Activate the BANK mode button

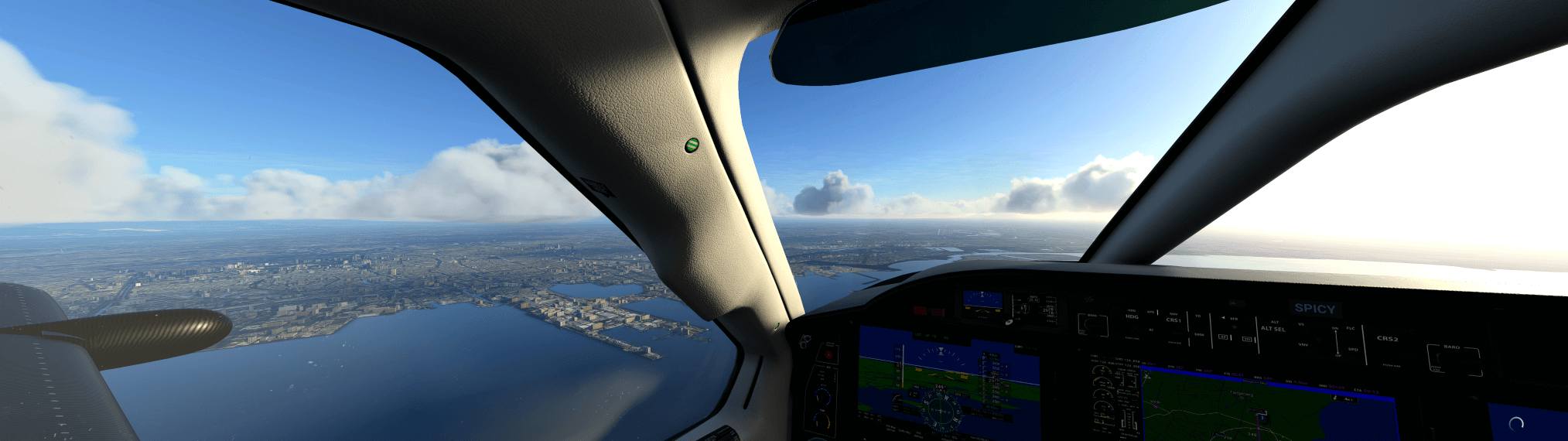(x=1199, y=335)
